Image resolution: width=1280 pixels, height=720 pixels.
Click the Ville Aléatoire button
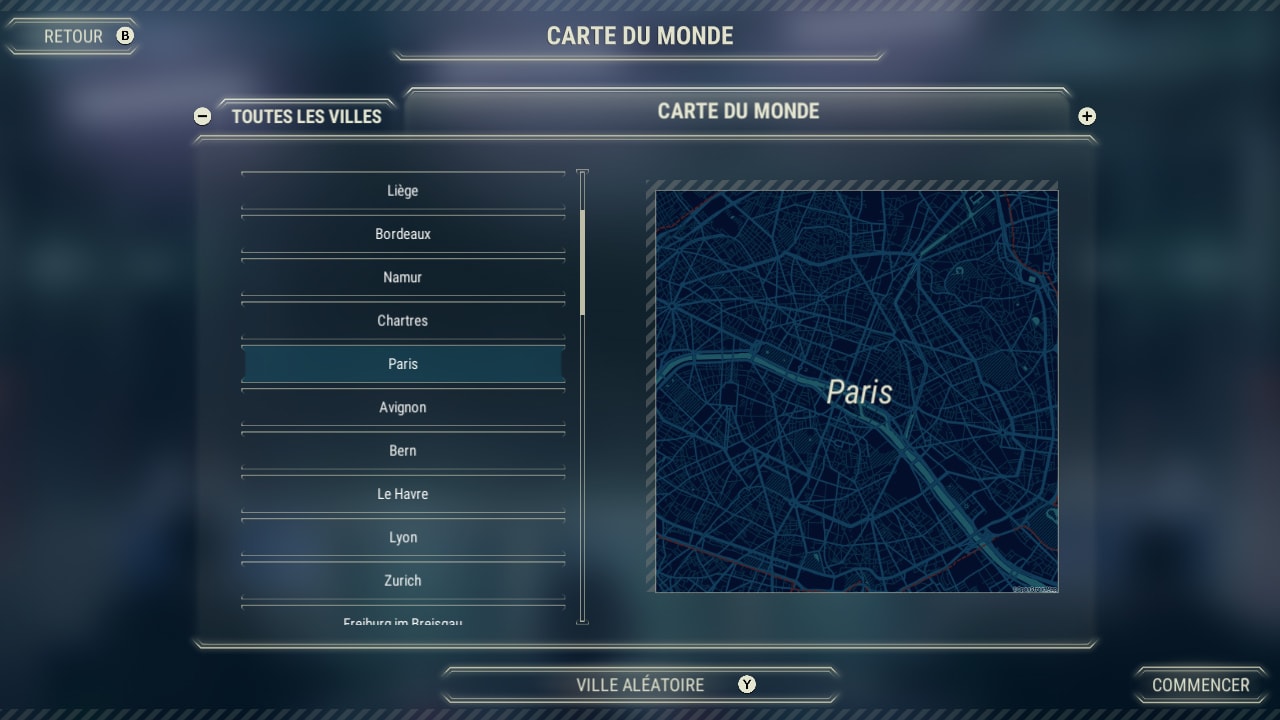pyautogui.click(x=640, y=685)
